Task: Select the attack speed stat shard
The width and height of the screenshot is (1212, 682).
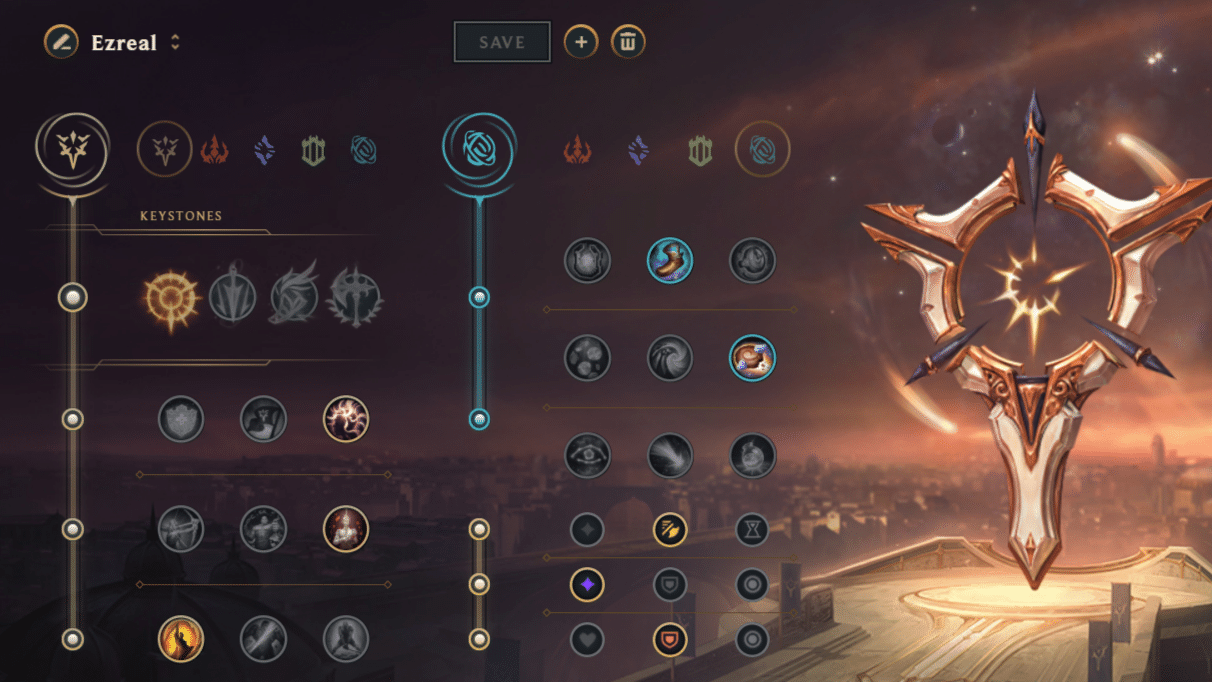Action: click(670, 529)
